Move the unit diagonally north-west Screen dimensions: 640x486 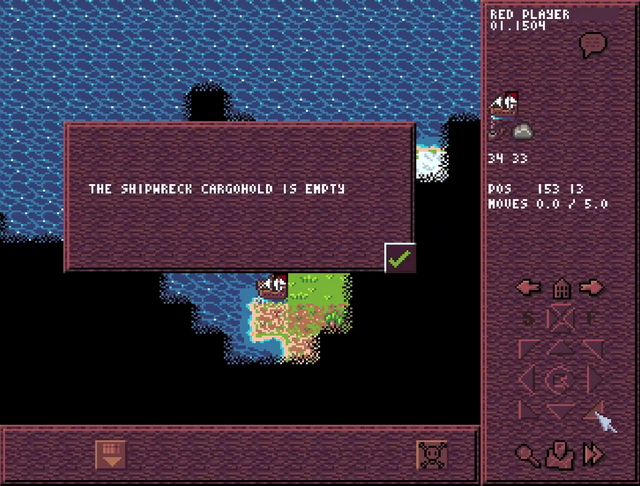click(x=530, y=349)
